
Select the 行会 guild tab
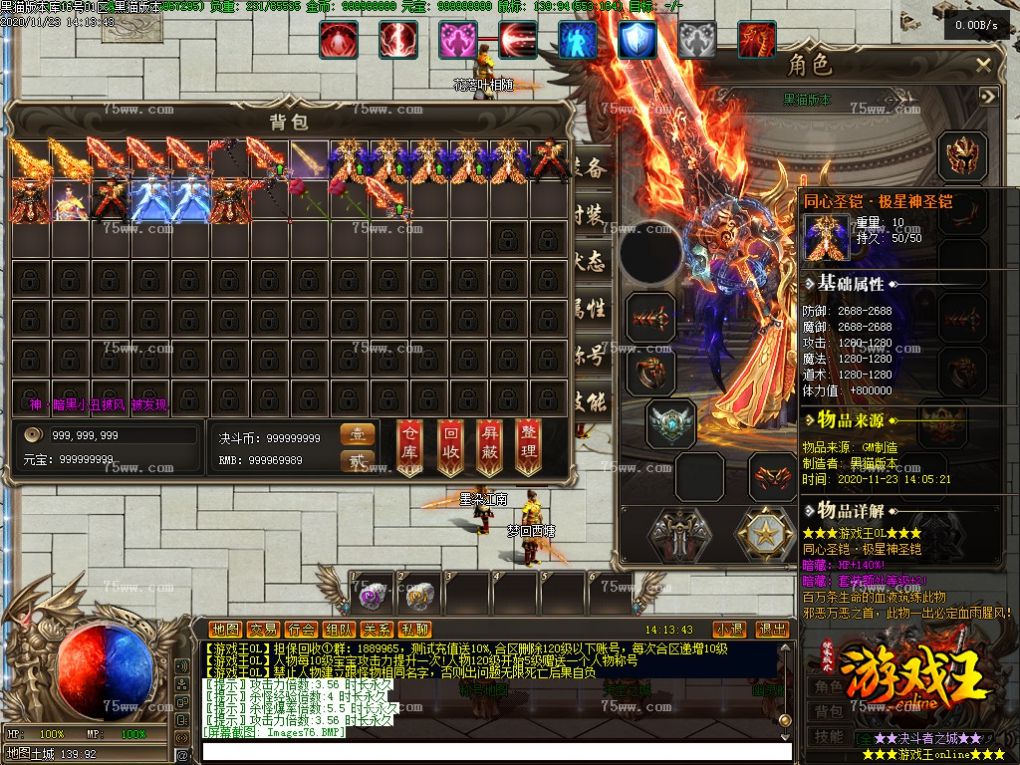pos(301,629)
